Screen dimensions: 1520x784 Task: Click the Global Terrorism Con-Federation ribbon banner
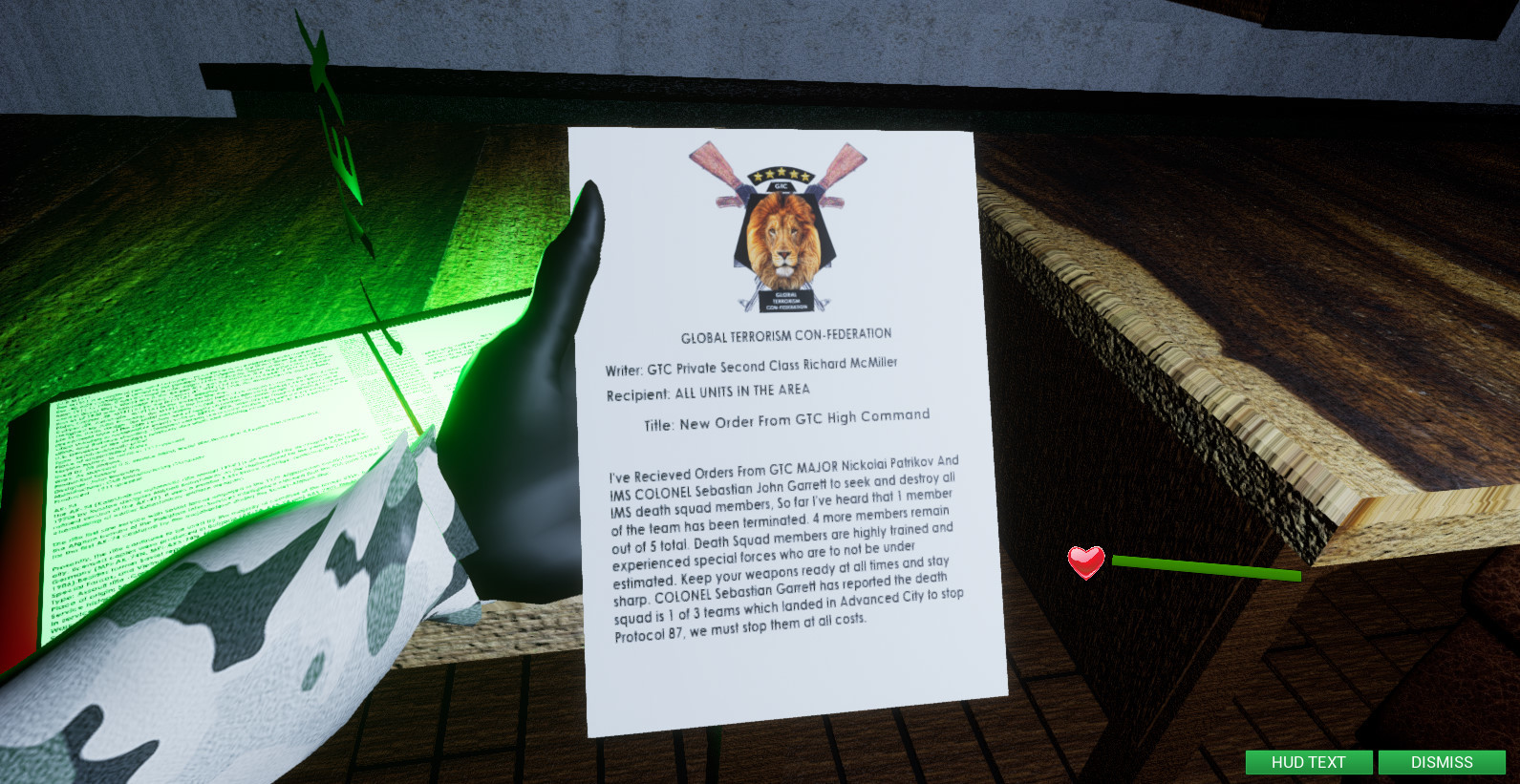click(787, 303)
